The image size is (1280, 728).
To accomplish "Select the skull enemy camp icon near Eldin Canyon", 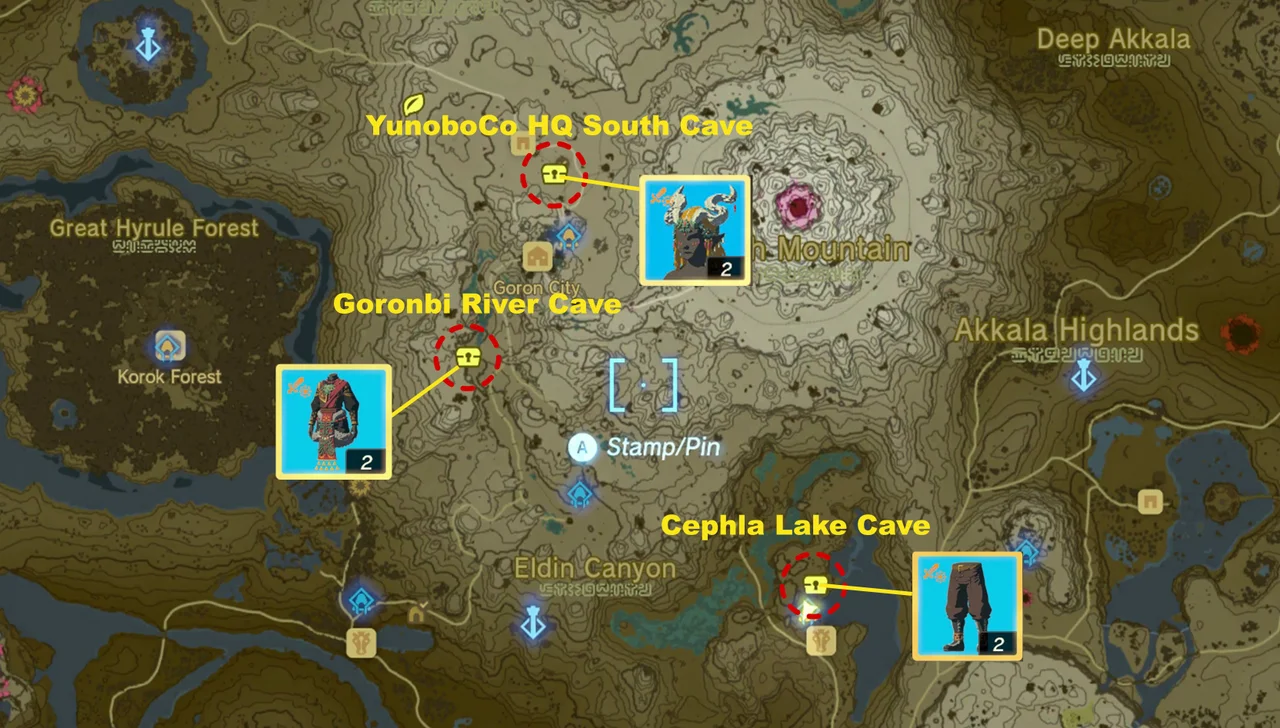I will (363, 642).
